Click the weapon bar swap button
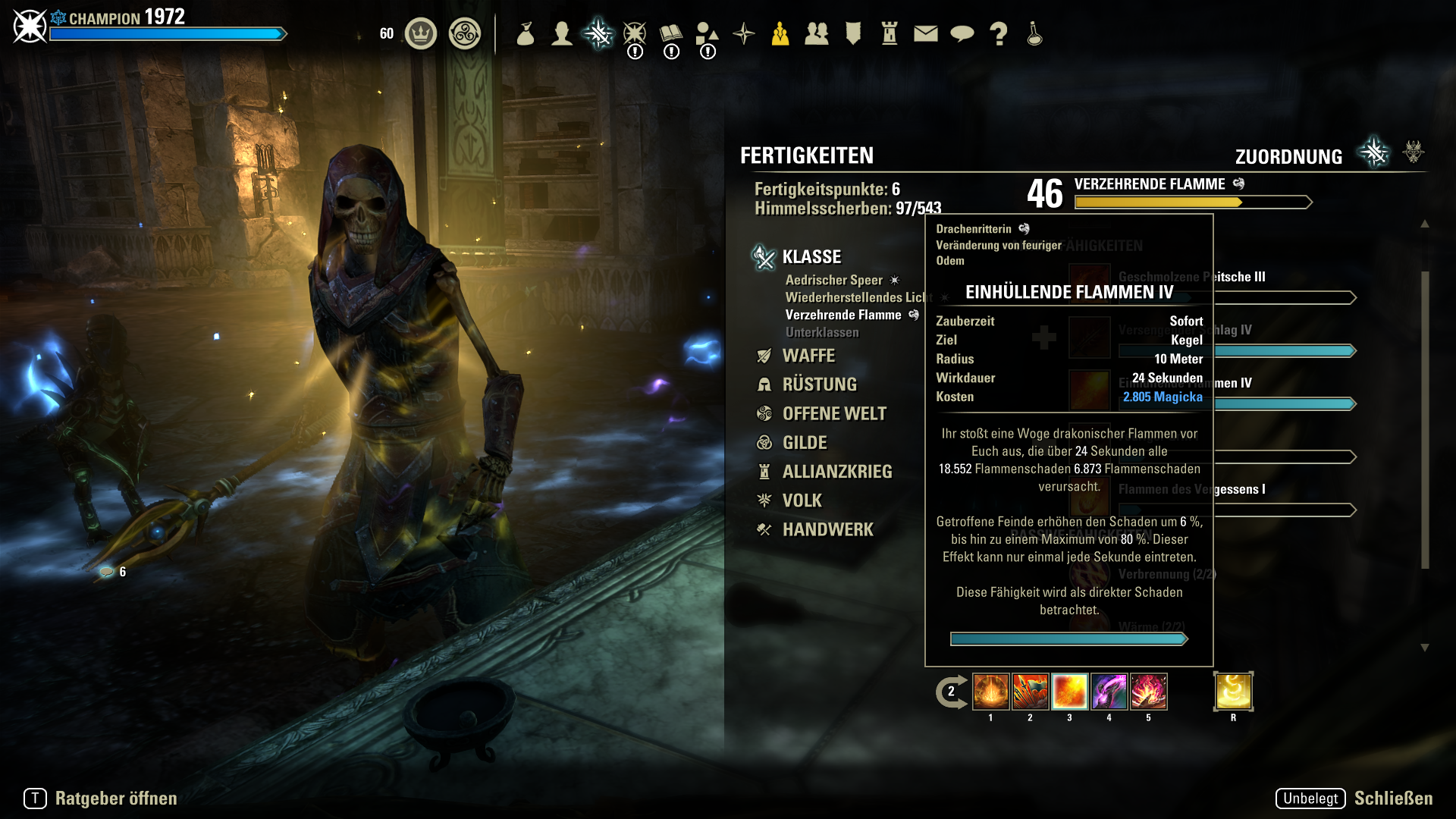The image size is (1456, 819). [951, 692]
